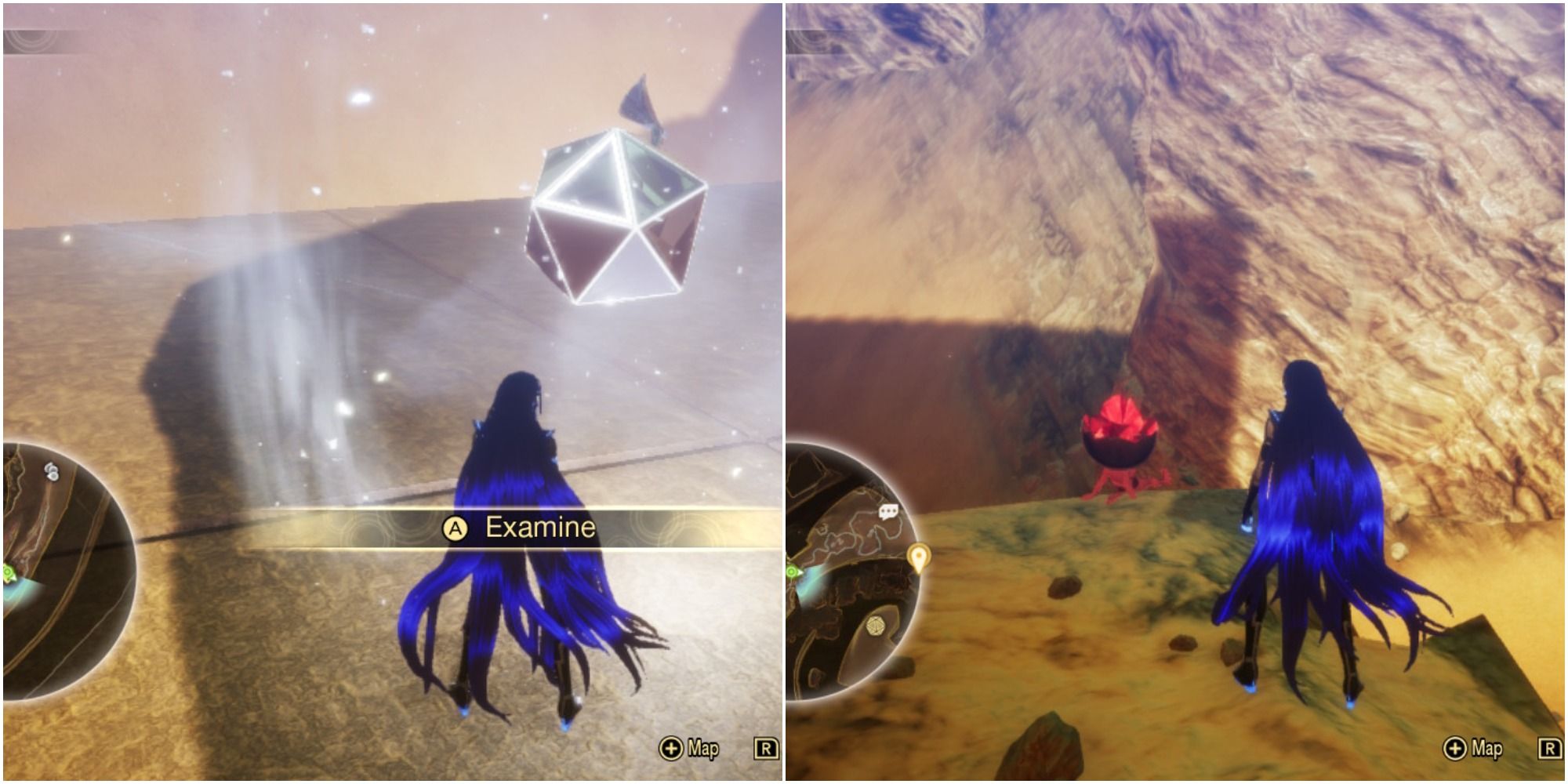Toggle the left R button indicator

coord(764,749)
